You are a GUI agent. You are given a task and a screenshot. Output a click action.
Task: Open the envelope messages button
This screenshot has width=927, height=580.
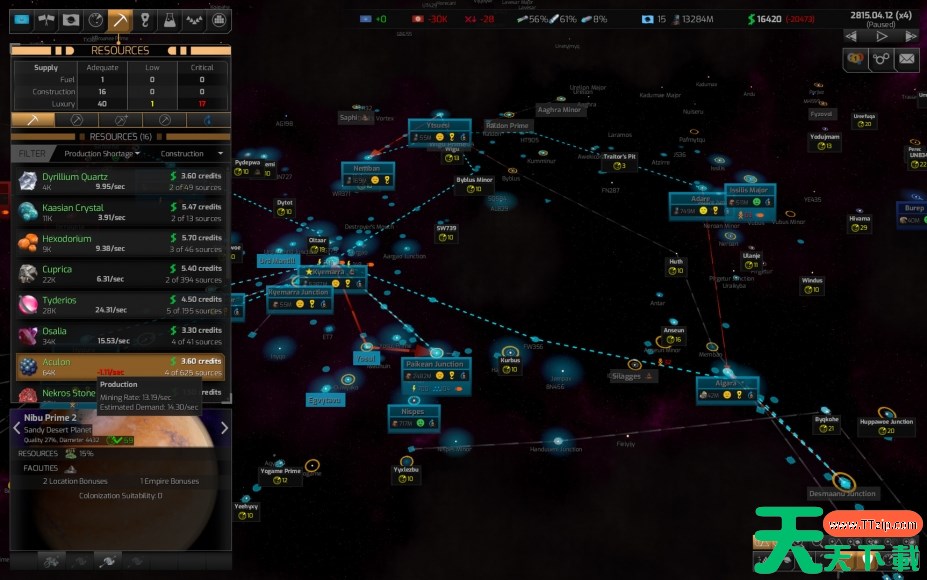906,59
